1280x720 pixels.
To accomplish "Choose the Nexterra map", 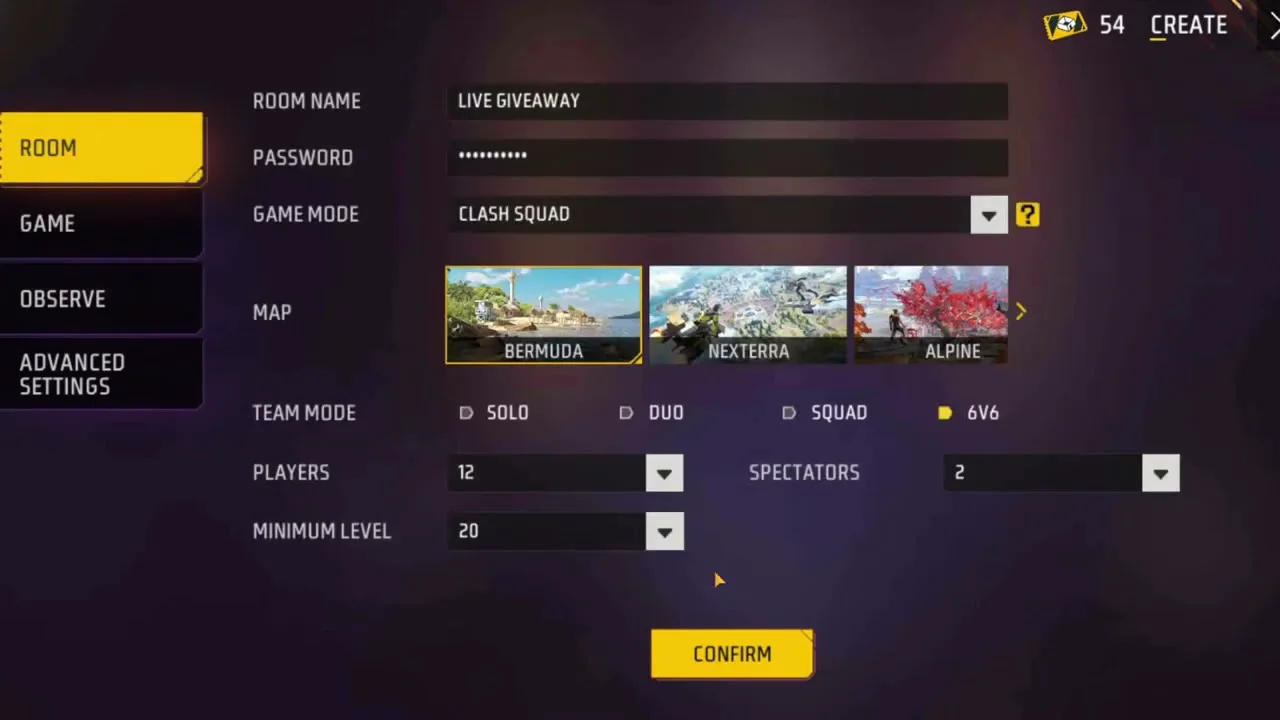I will coord(747,314).
